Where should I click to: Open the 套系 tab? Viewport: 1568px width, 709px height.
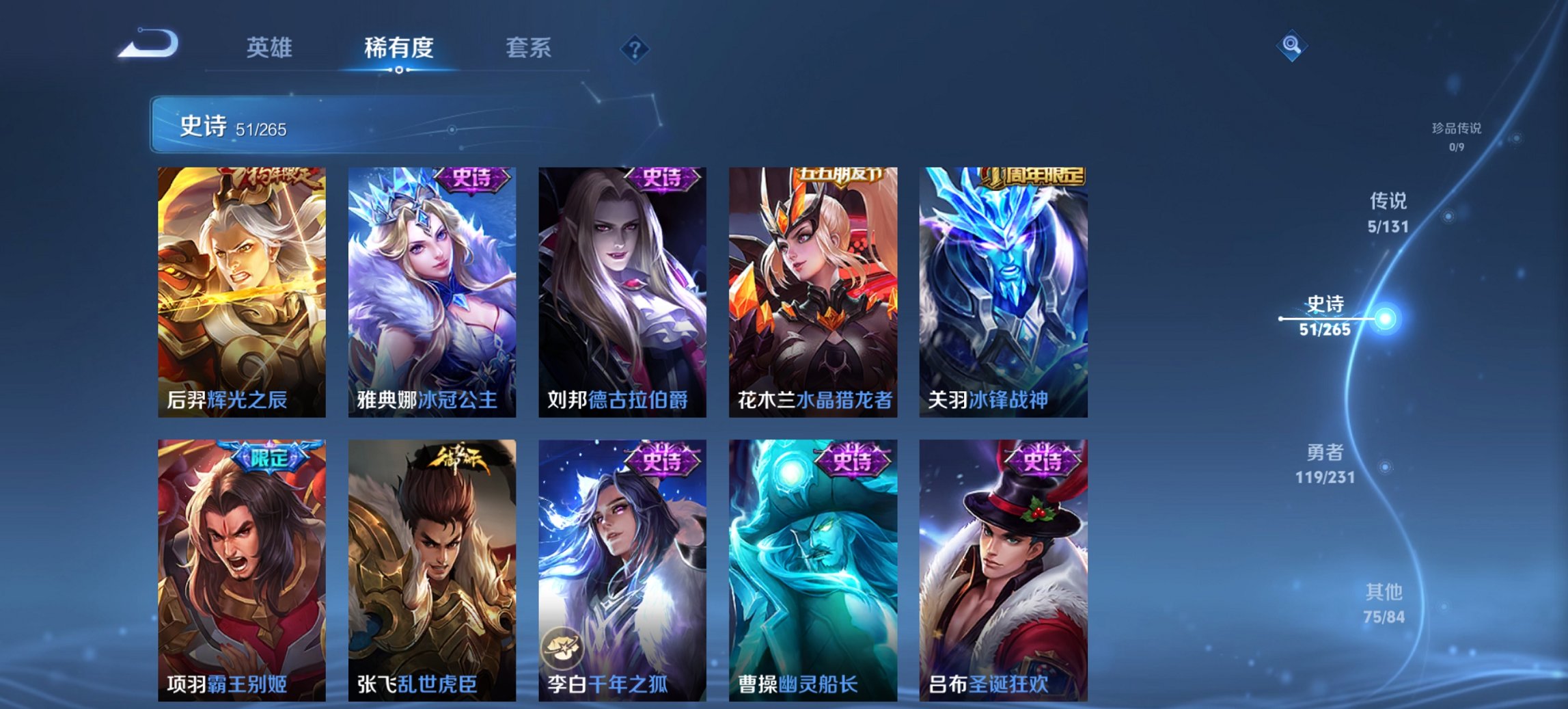[528, 48]
